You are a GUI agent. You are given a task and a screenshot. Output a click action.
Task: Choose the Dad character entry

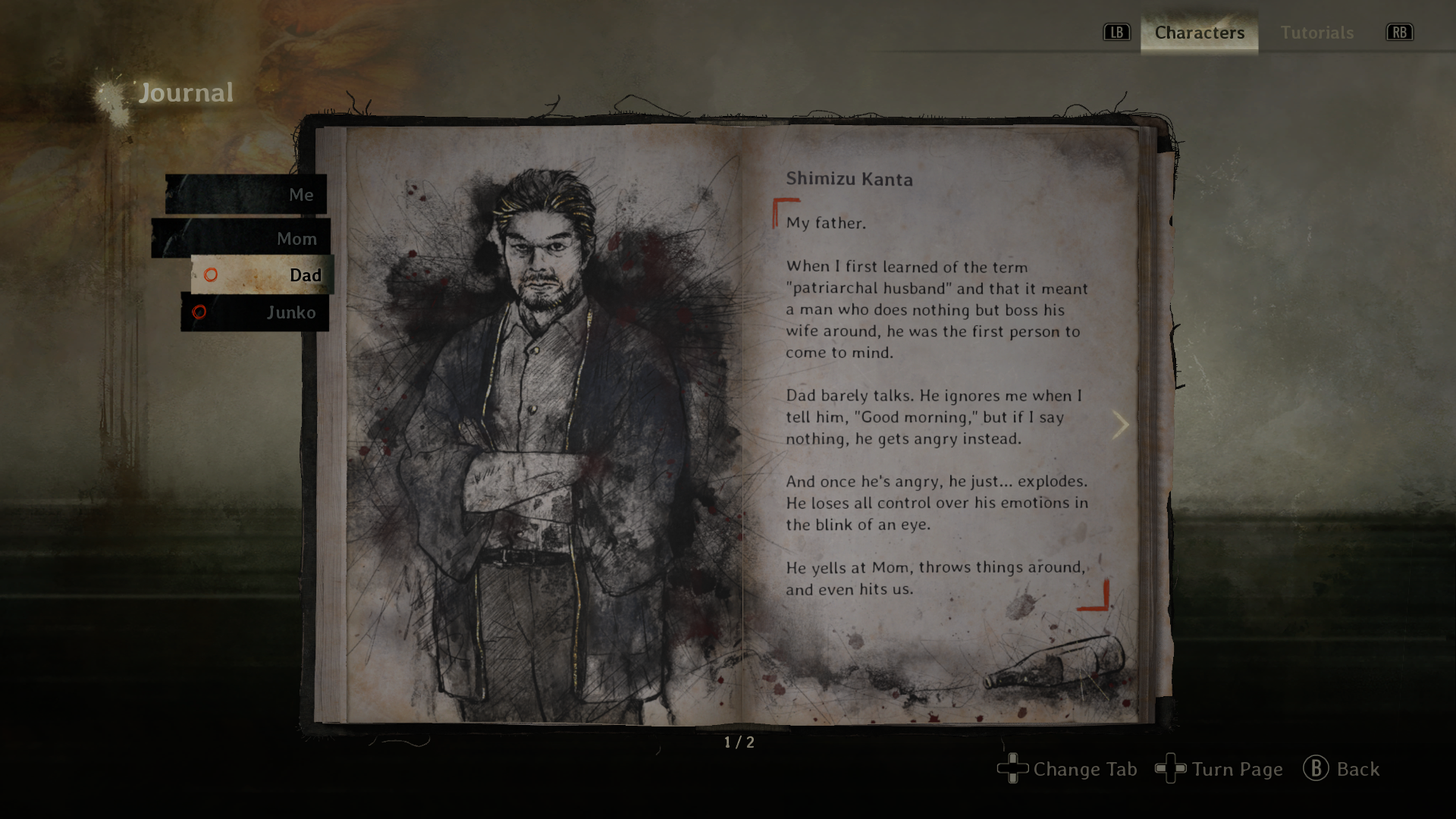[262, 275]
